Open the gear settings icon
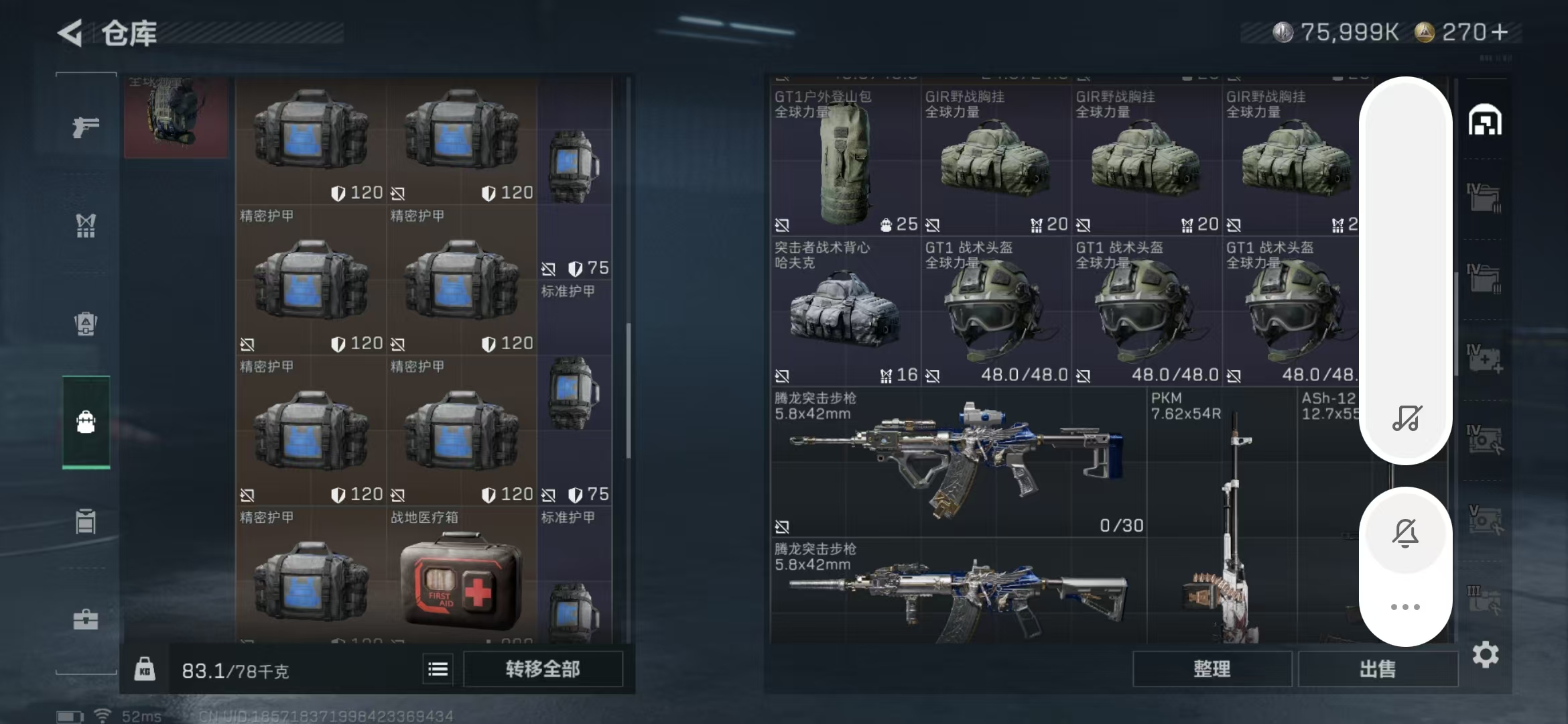 coord(1485,655)
